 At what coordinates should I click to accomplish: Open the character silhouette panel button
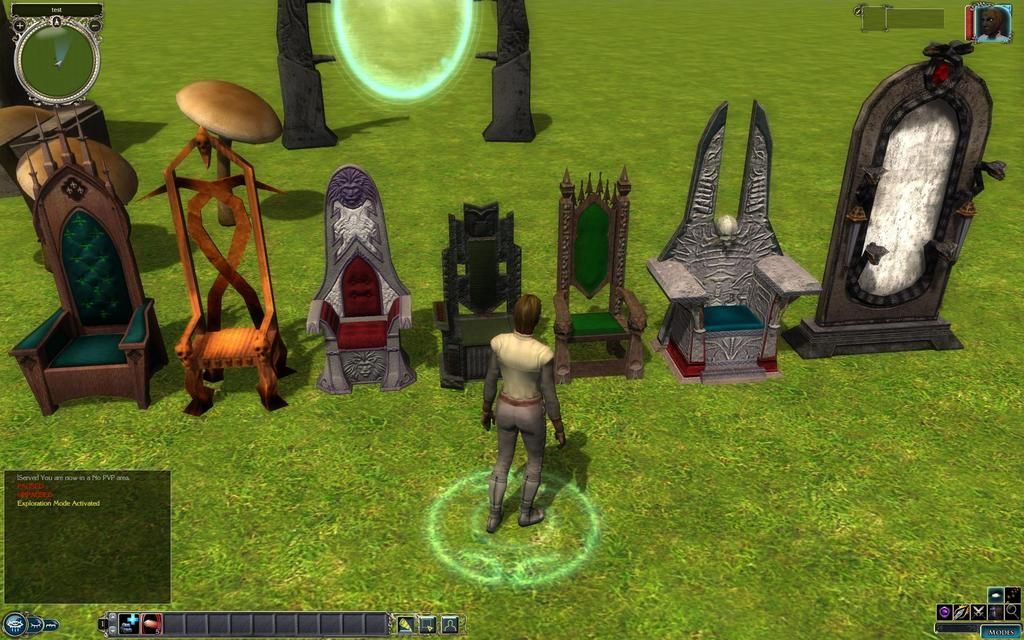[x=449, y=624]
